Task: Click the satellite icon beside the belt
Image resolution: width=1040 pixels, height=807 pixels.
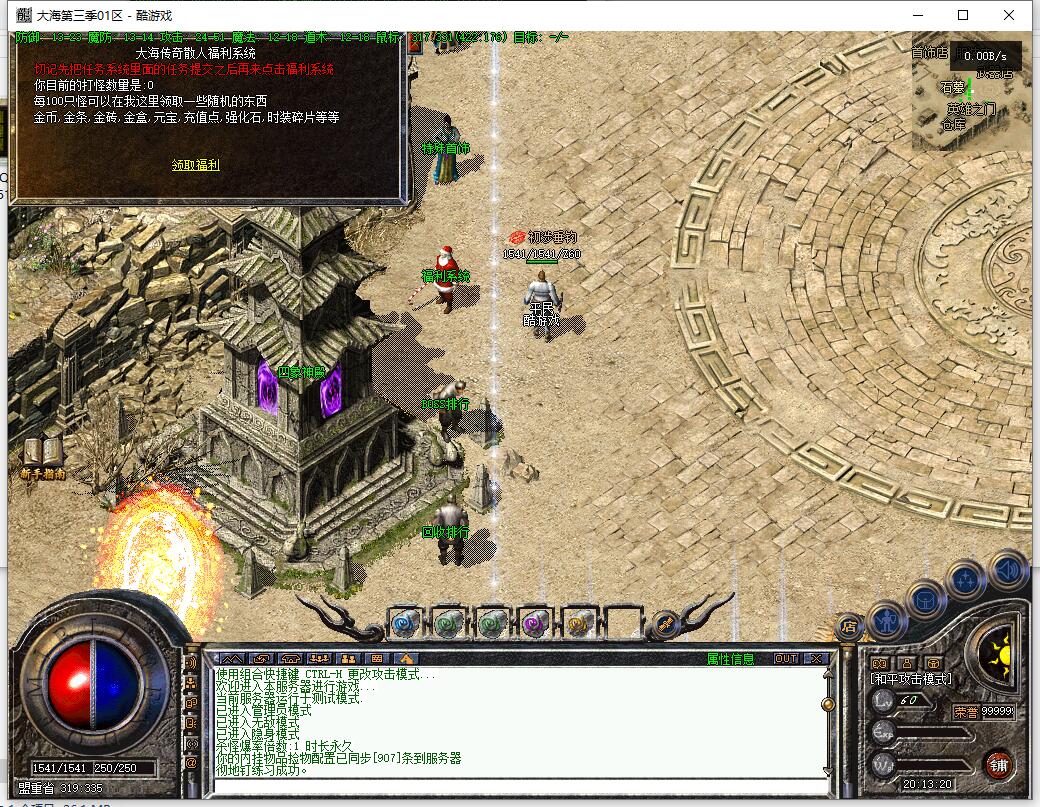Action: (x=664, y=625)
